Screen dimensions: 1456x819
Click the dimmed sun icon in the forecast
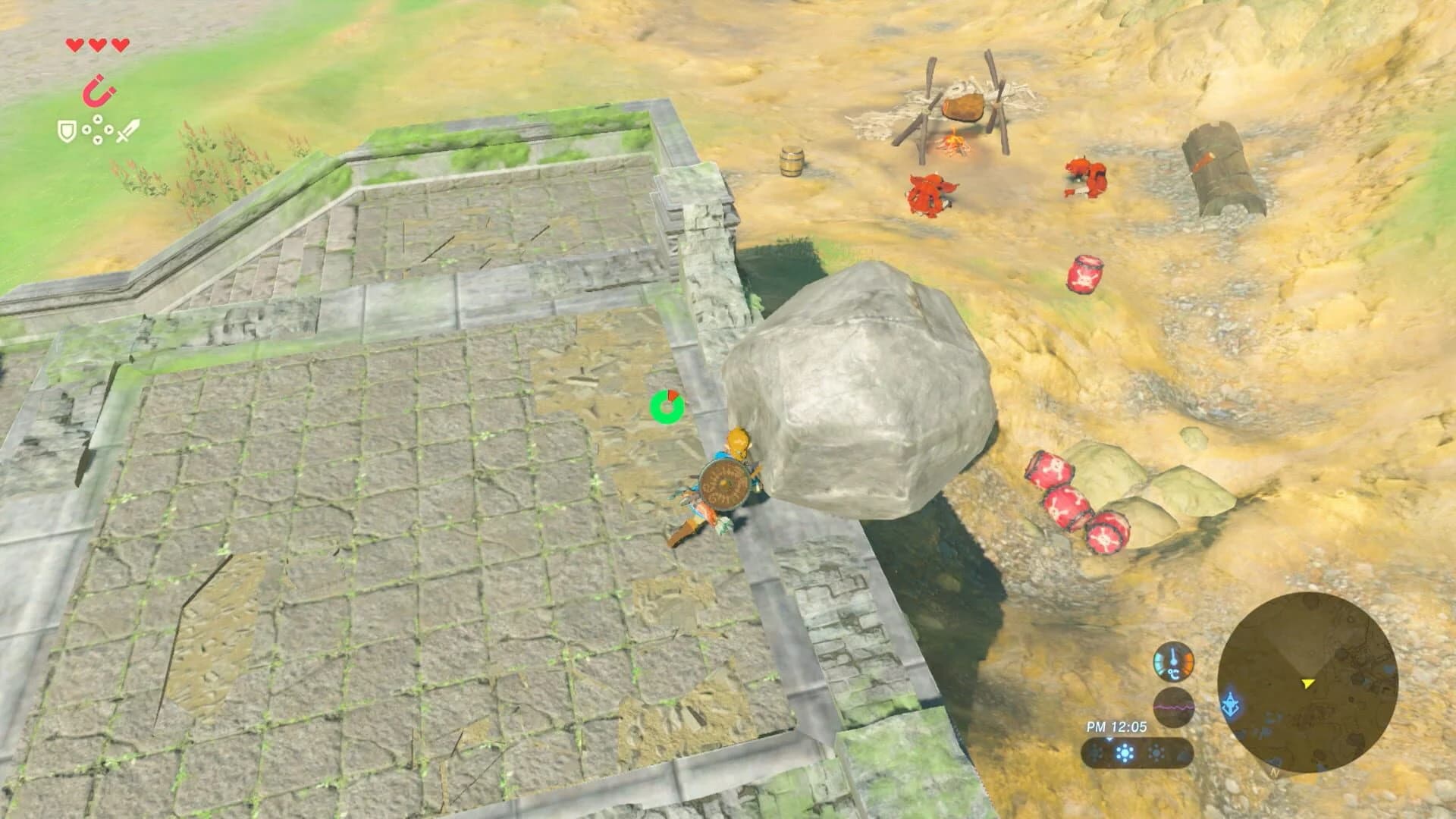click(1156, 752)
